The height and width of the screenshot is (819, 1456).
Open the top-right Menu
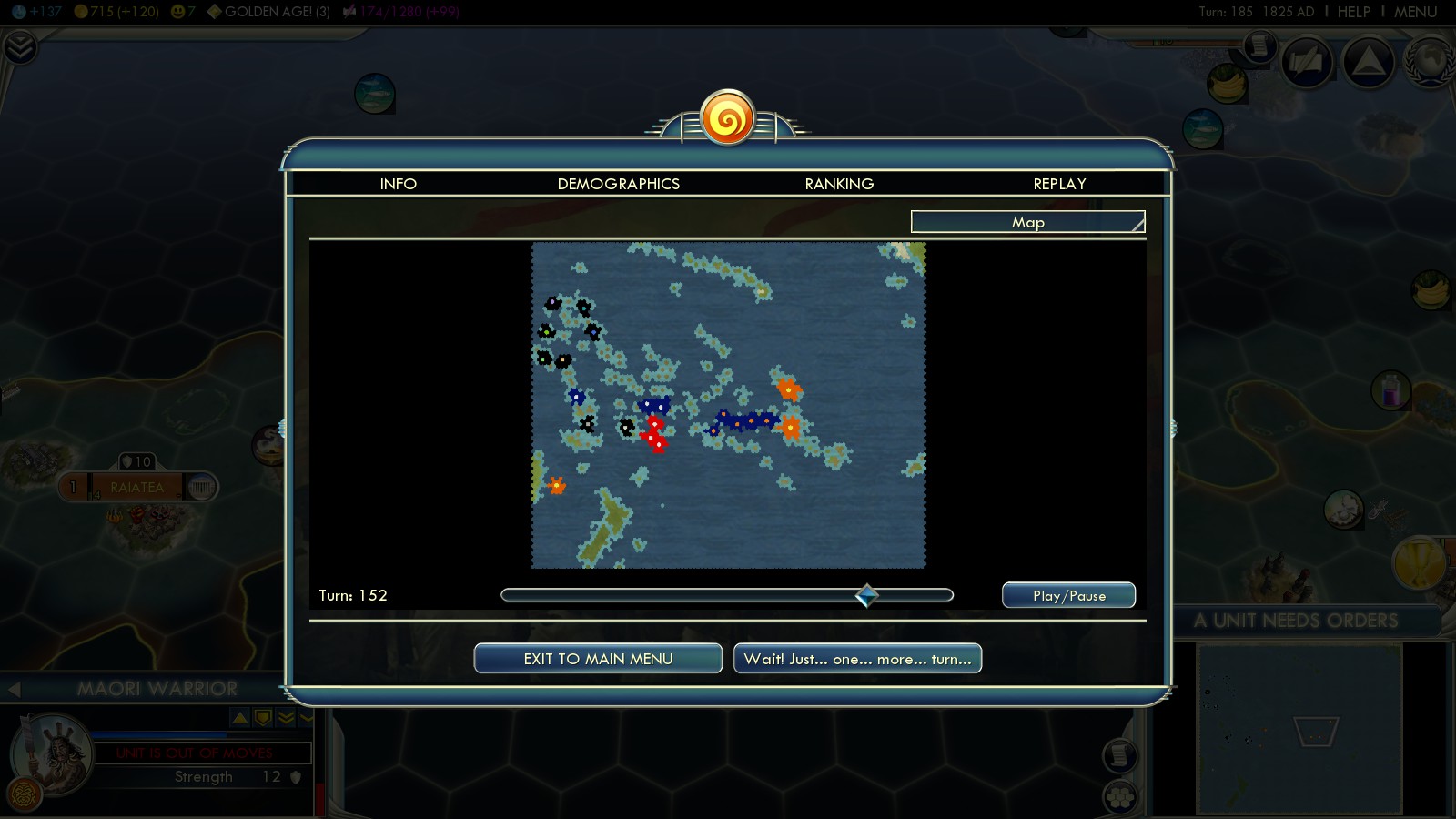pyautogui.click(x=1415, y=12)
